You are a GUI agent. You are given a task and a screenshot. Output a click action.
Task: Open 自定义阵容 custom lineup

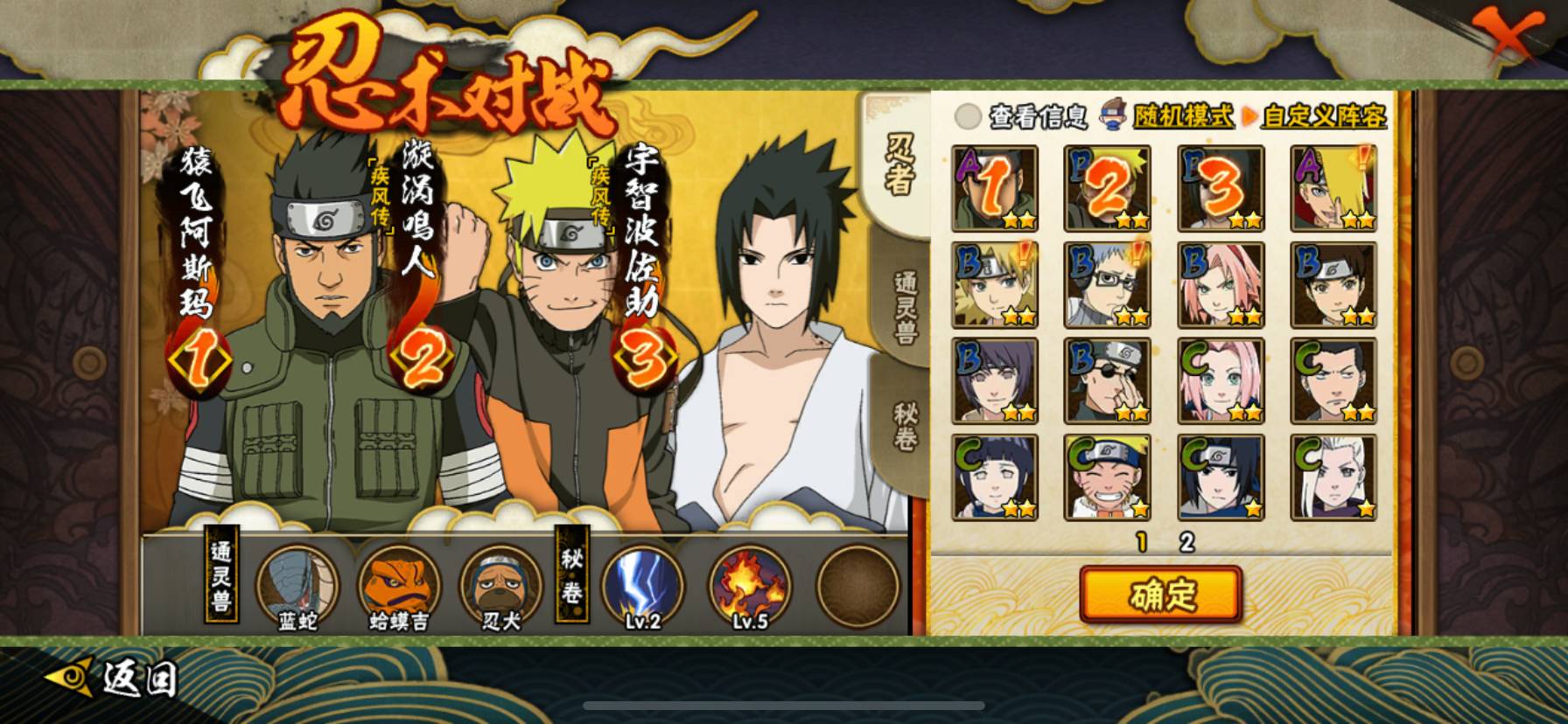[x=1323, y=116]
